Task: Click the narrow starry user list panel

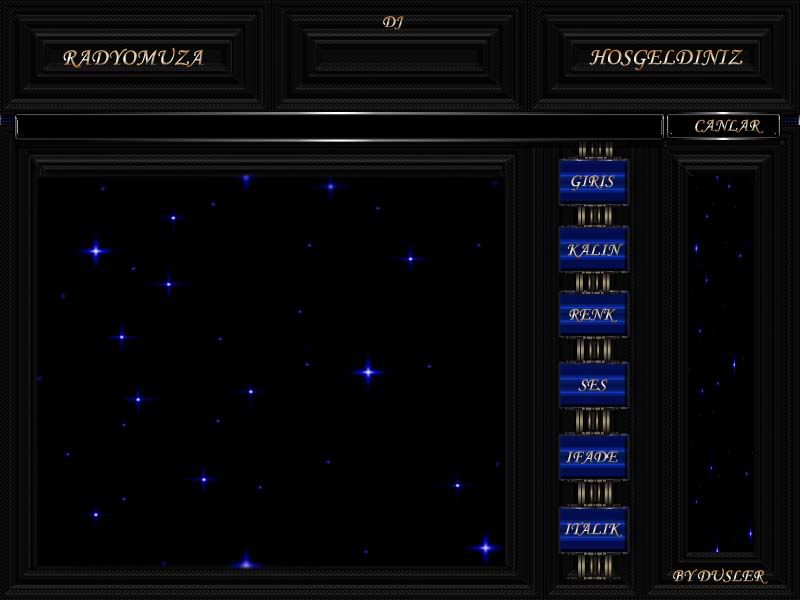Action: pos(720,362)
